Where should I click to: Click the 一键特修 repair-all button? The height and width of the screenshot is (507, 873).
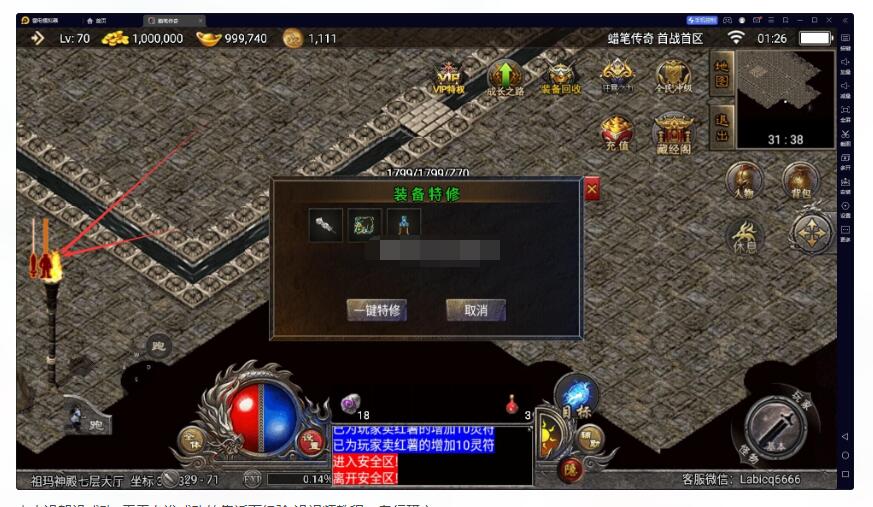point(376,310)
